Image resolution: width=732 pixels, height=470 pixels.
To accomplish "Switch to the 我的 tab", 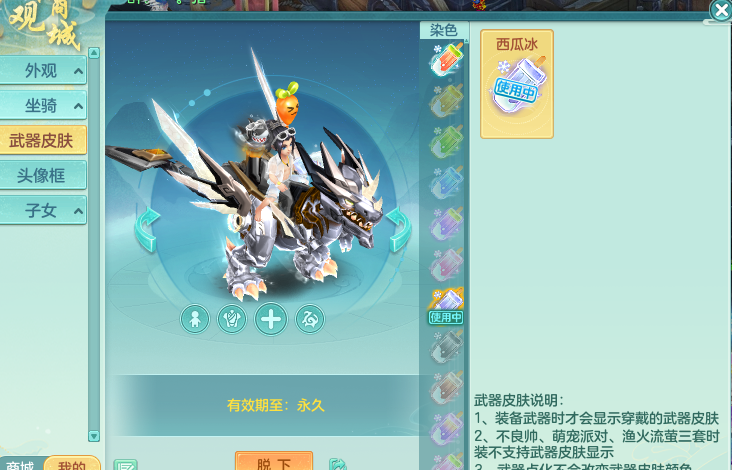I will 72,464.
